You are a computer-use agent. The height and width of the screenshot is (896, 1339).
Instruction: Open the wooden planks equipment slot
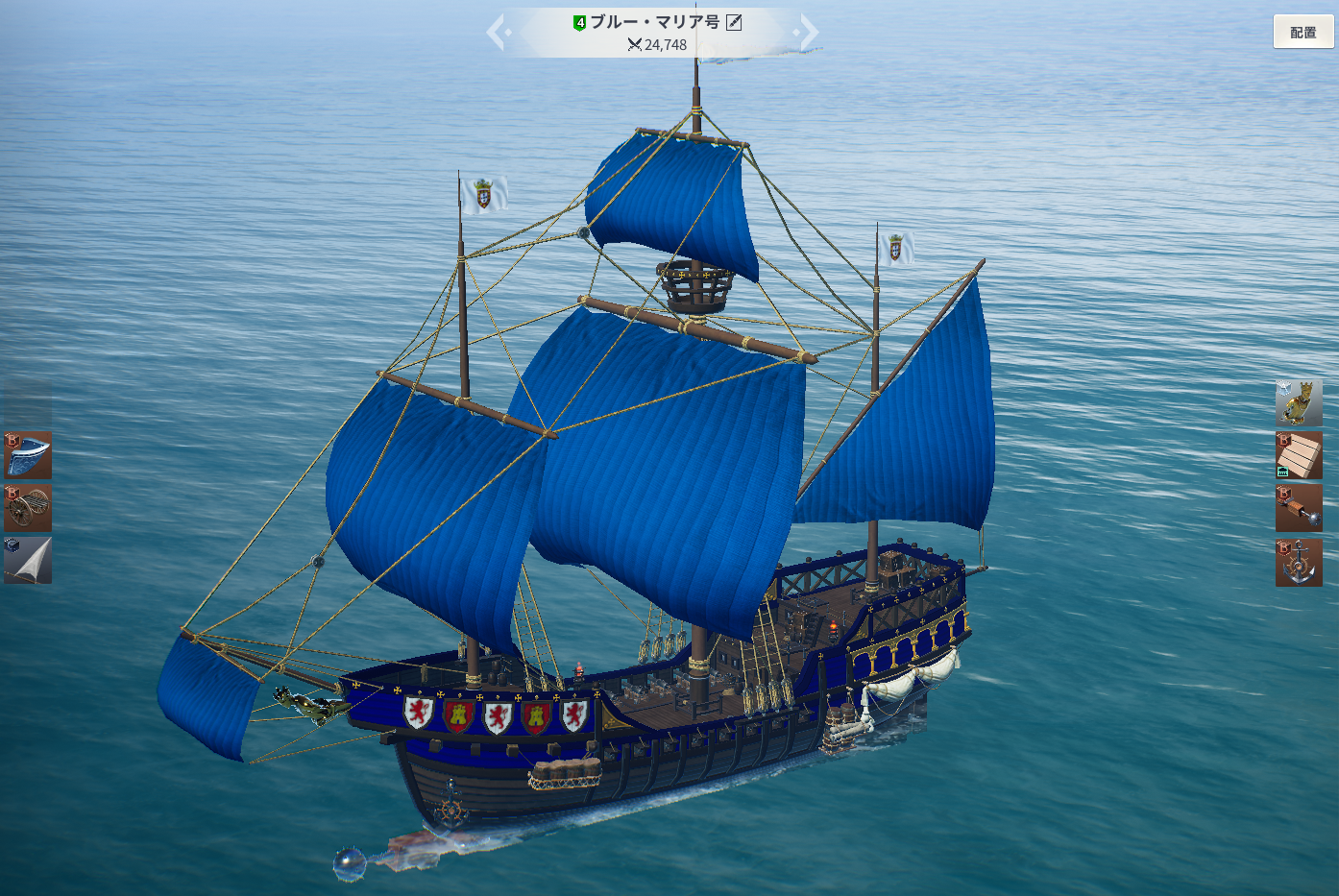click(1299, 455)
